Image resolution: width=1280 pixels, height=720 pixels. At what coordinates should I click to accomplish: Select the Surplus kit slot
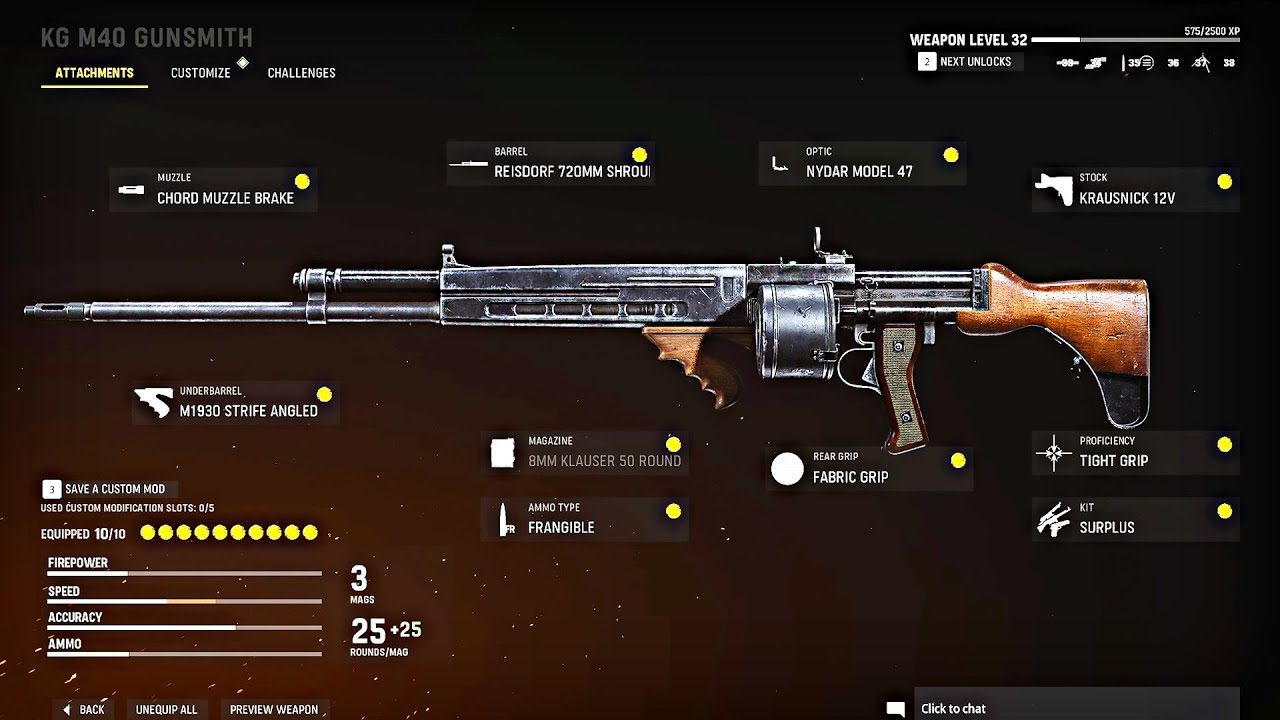[x=1135, y=519]
